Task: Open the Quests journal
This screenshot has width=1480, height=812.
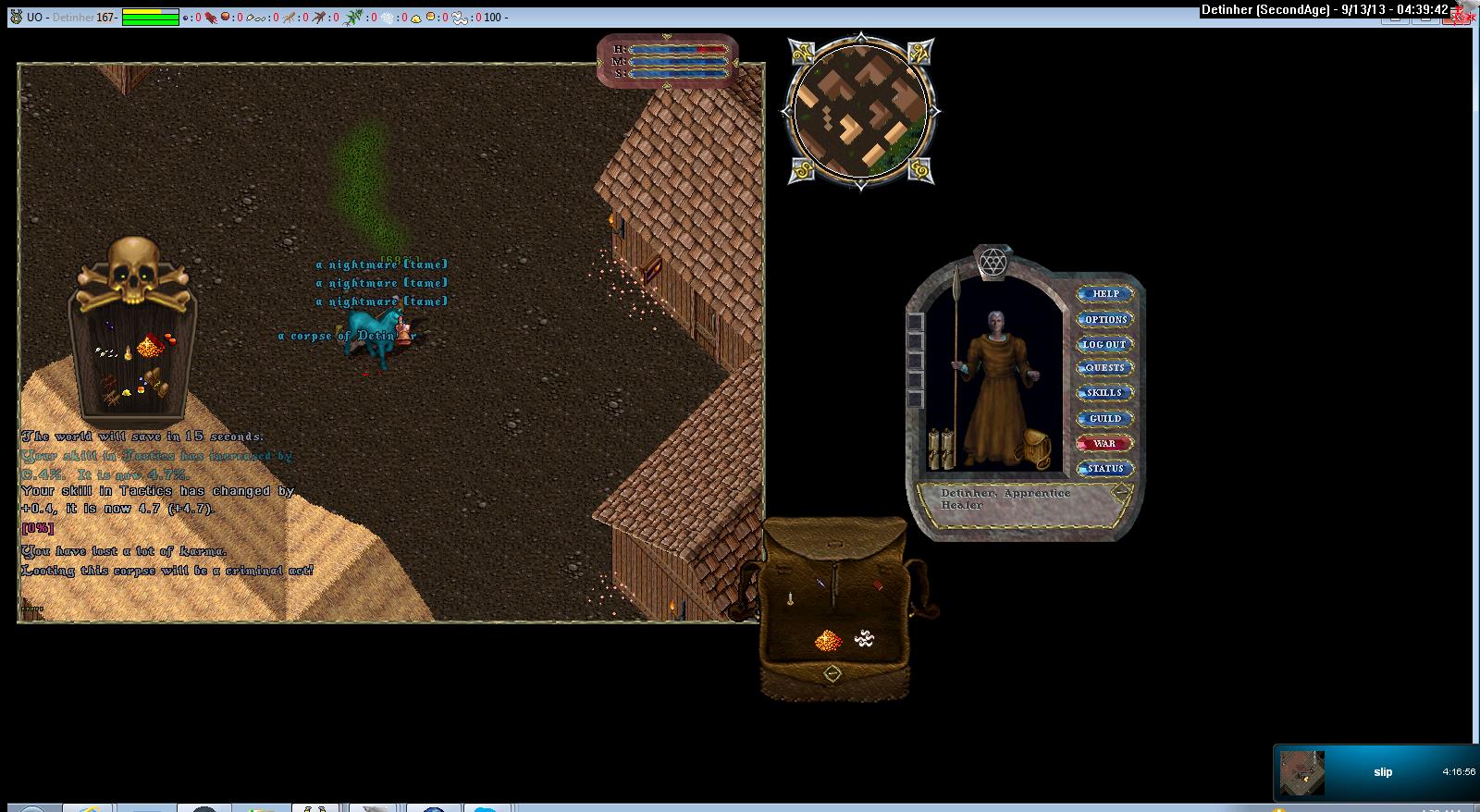Action: pos(1105,368)
